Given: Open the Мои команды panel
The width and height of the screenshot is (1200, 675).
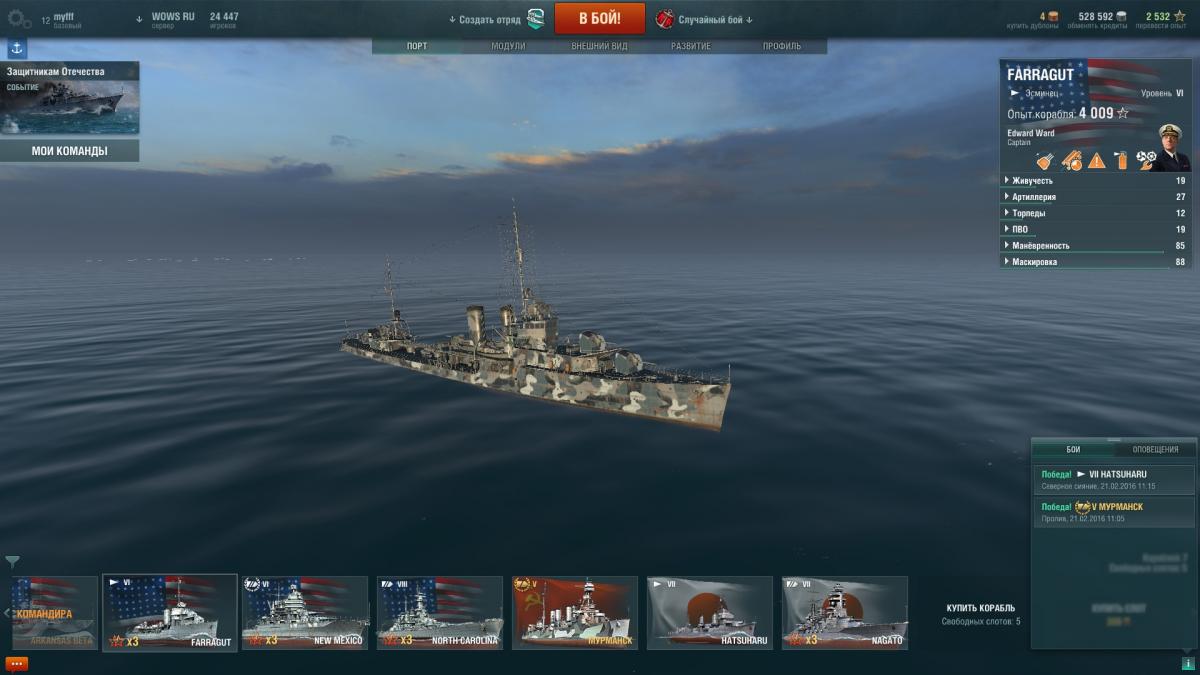Looking at the screenshot, I should click(70, 151).
